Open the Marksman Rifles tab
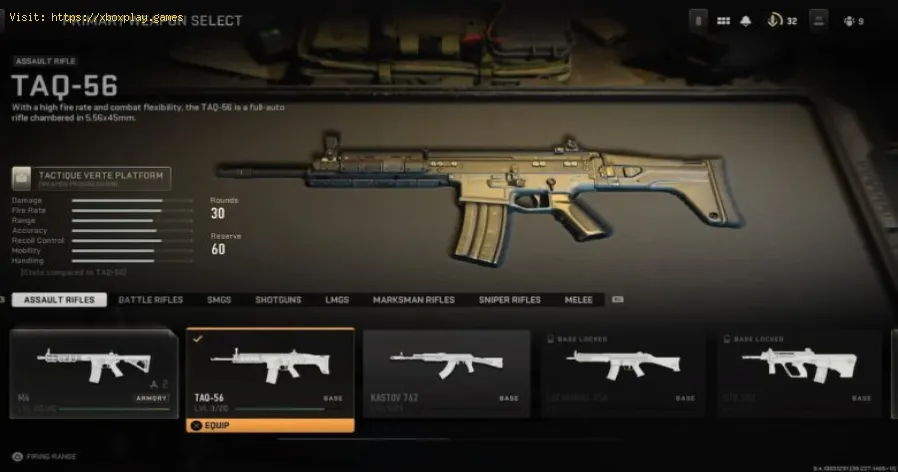 coord(413,300)
